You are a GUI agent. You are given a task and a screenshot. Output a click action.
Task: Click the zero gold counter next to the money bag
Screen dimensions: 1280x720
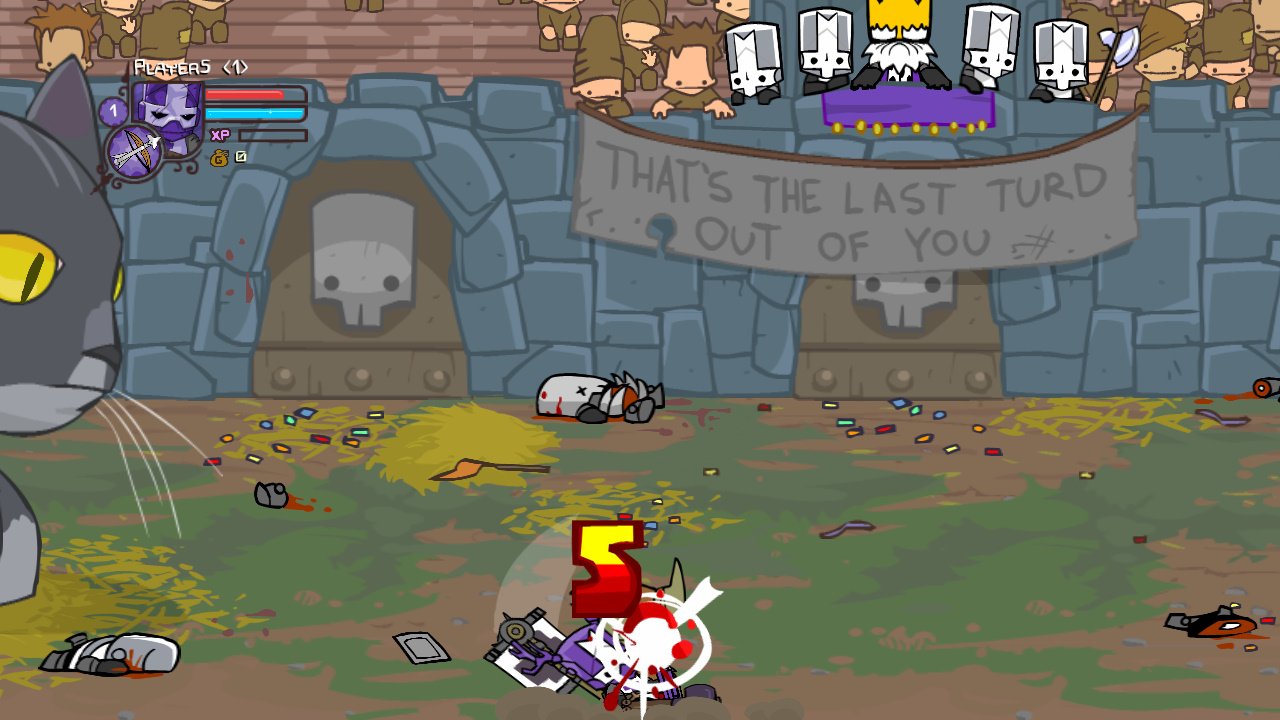(240, 156)
